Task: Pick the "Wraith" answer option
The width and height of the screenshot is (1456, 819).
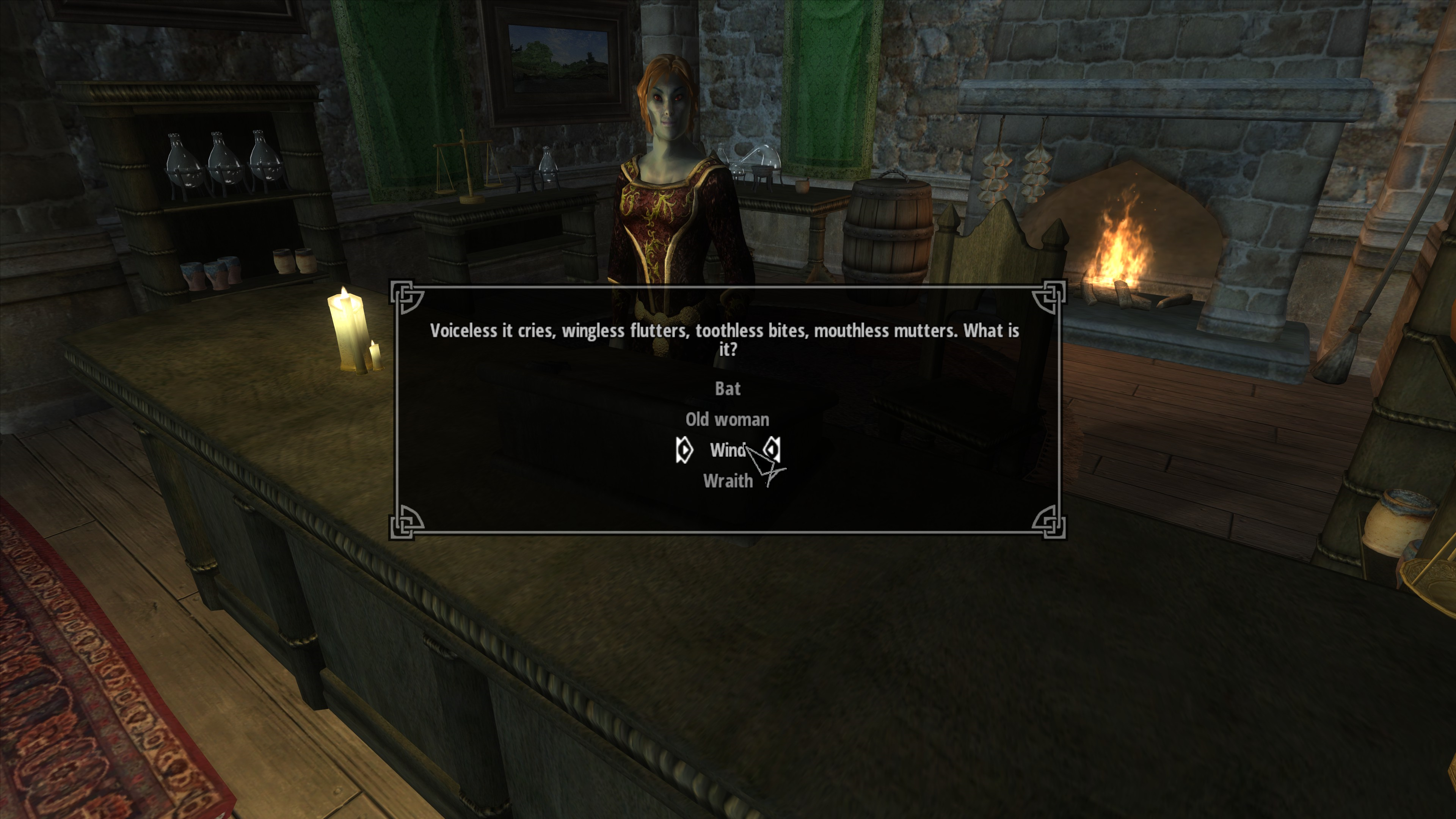Action: [x=728, y=481]
